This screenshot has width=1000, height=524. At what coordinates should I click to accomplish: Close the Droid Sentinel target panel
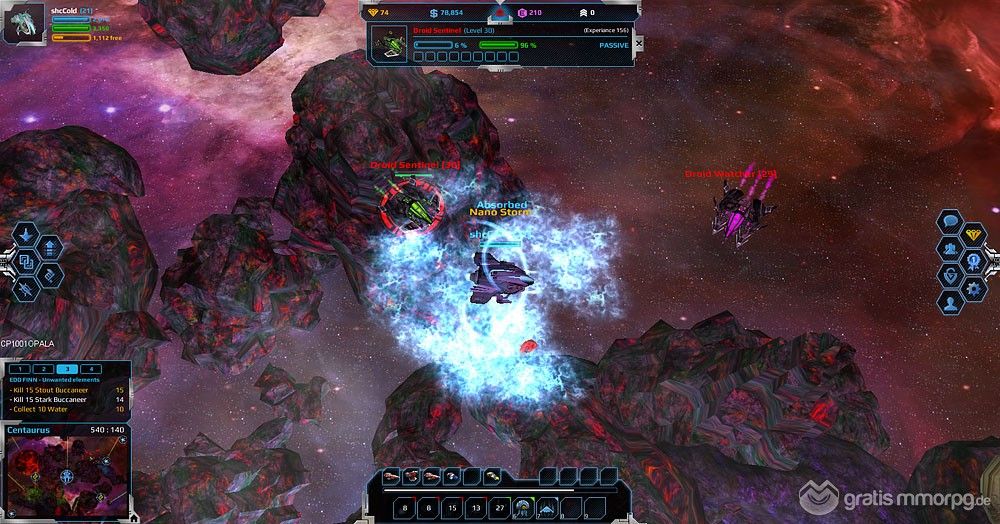click(638, 45)
